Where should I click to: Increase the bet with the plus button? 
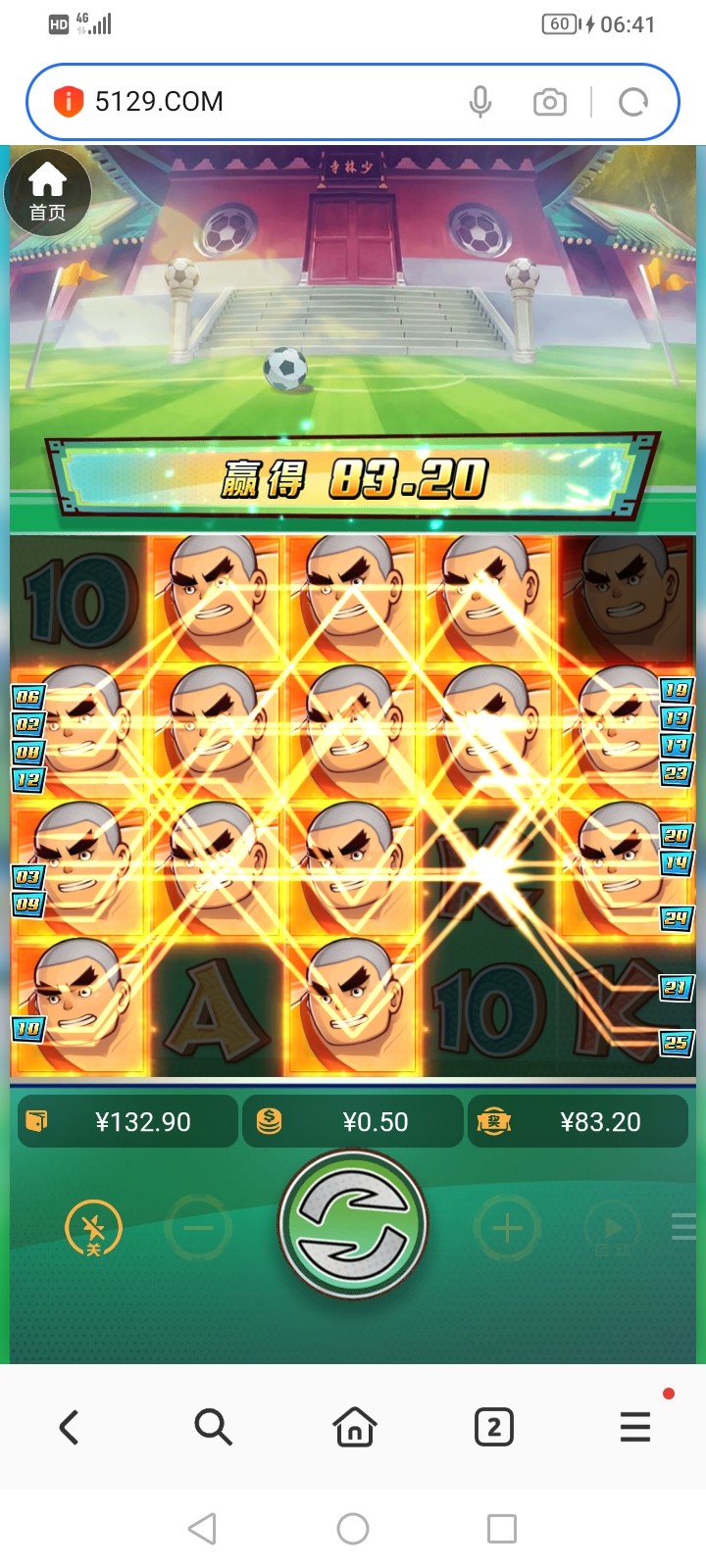tap(507, 1228)
